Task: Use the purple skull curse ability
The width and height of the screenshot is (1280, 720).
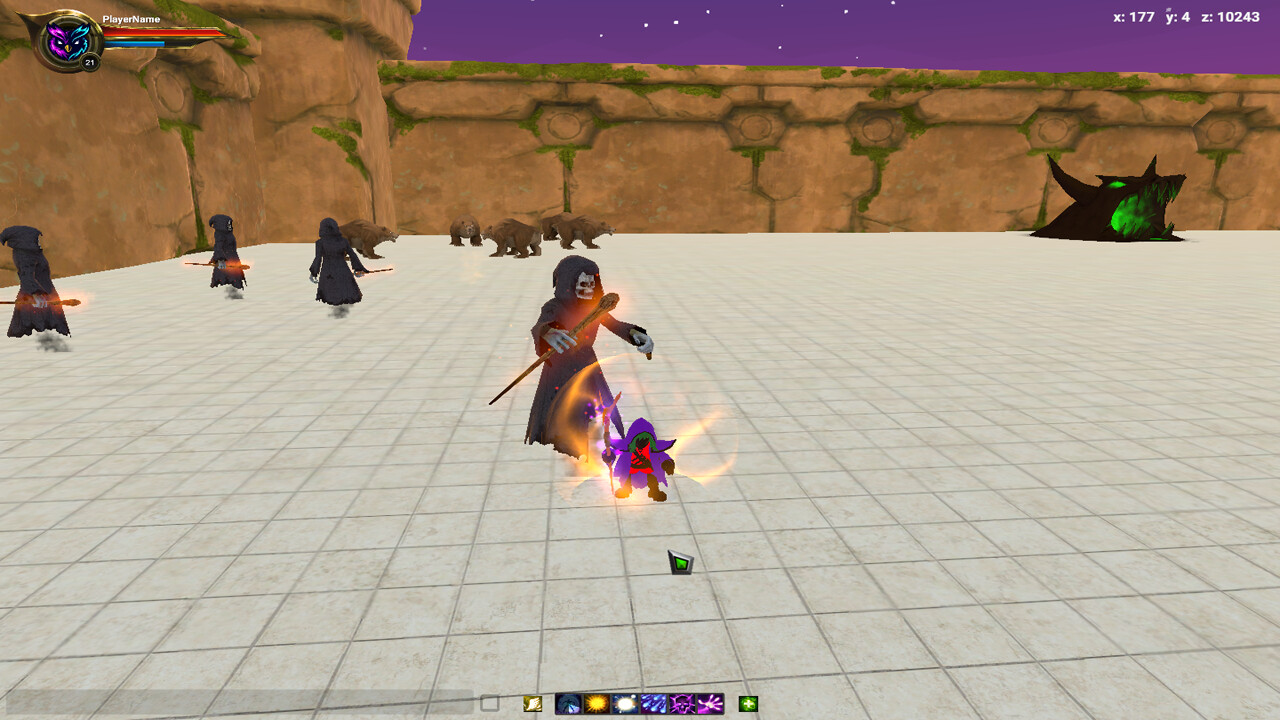Action: click(x=682, y=704)
